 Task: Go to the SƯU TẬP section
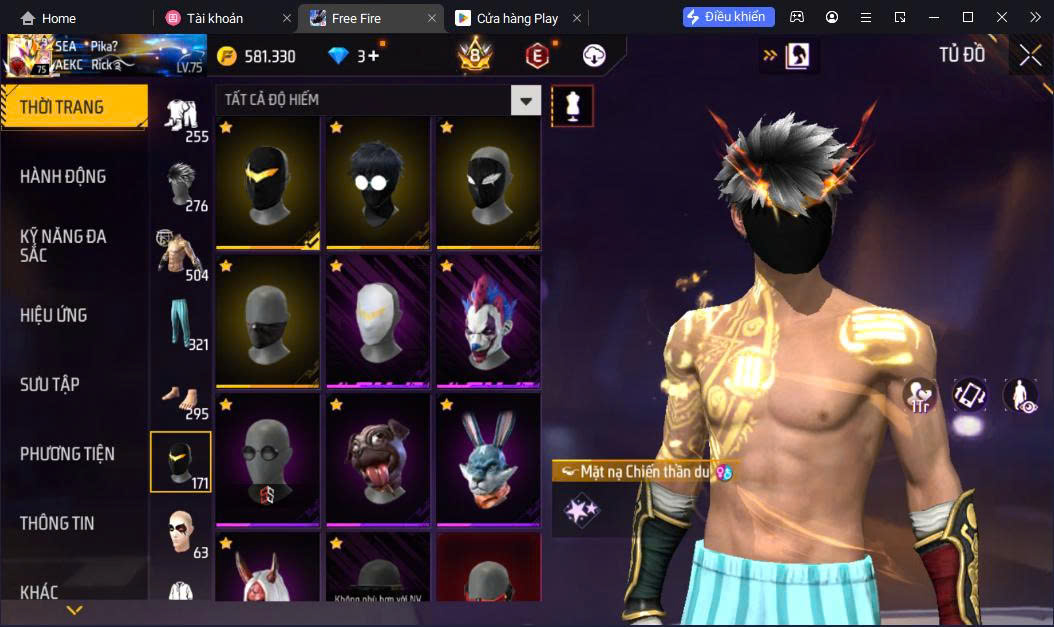[50, 384]
